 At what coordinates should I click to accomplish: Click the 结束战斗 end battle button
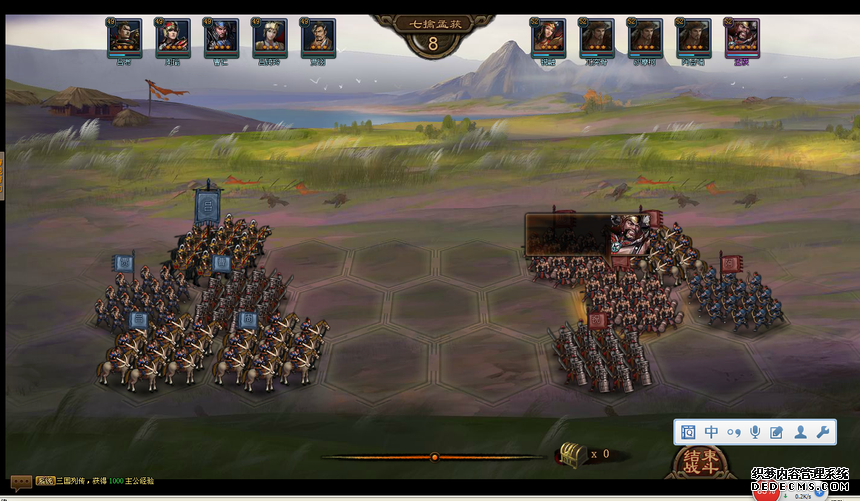[700, 462]
